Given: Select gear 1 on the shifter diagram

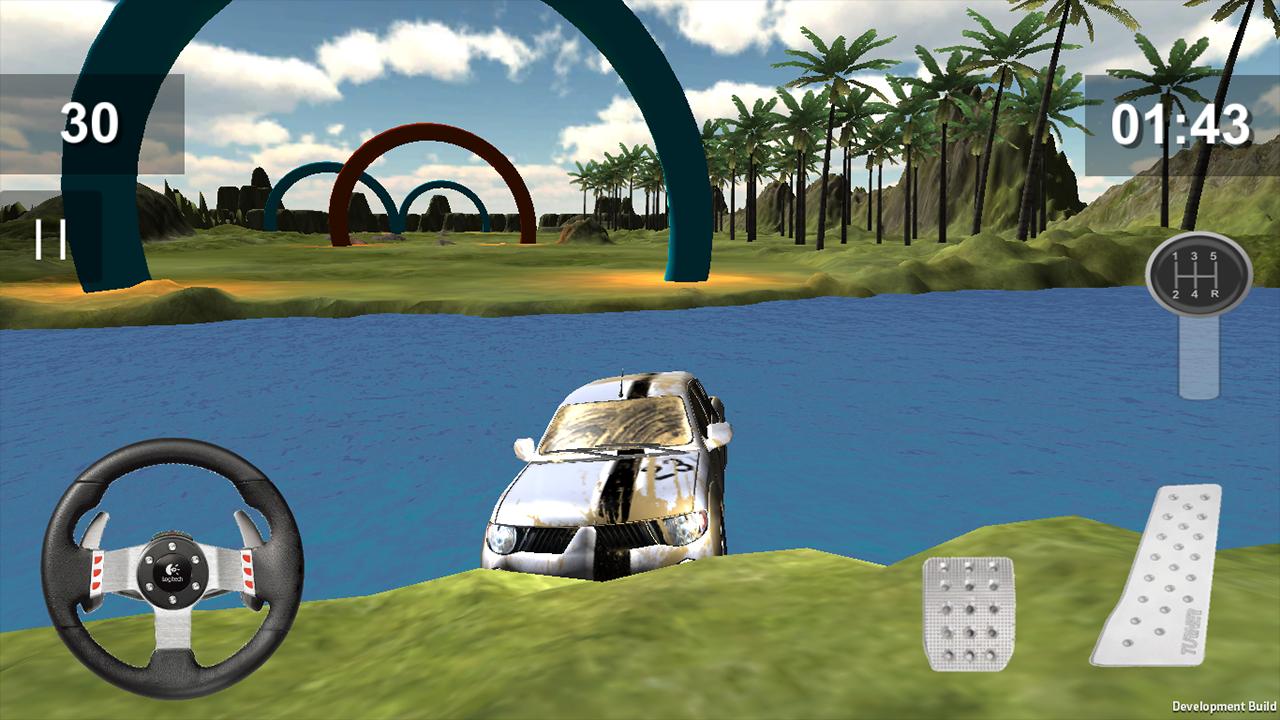Looking at the screenshot, I should tap(1175, 256).
